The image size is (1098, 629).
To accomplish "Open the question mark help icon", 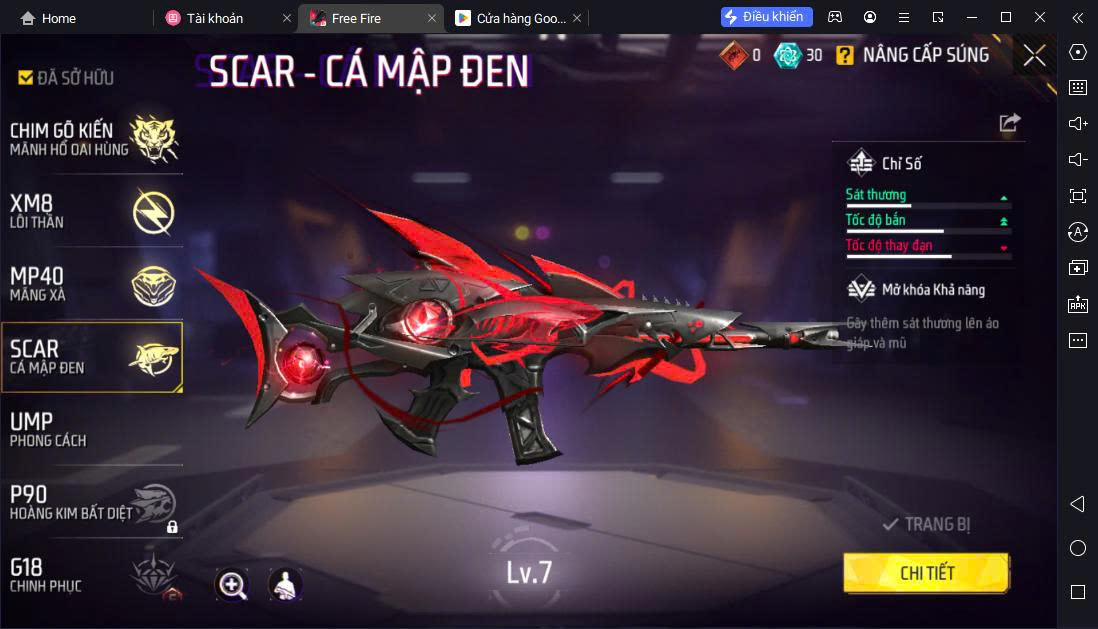I will click(845, 56).
